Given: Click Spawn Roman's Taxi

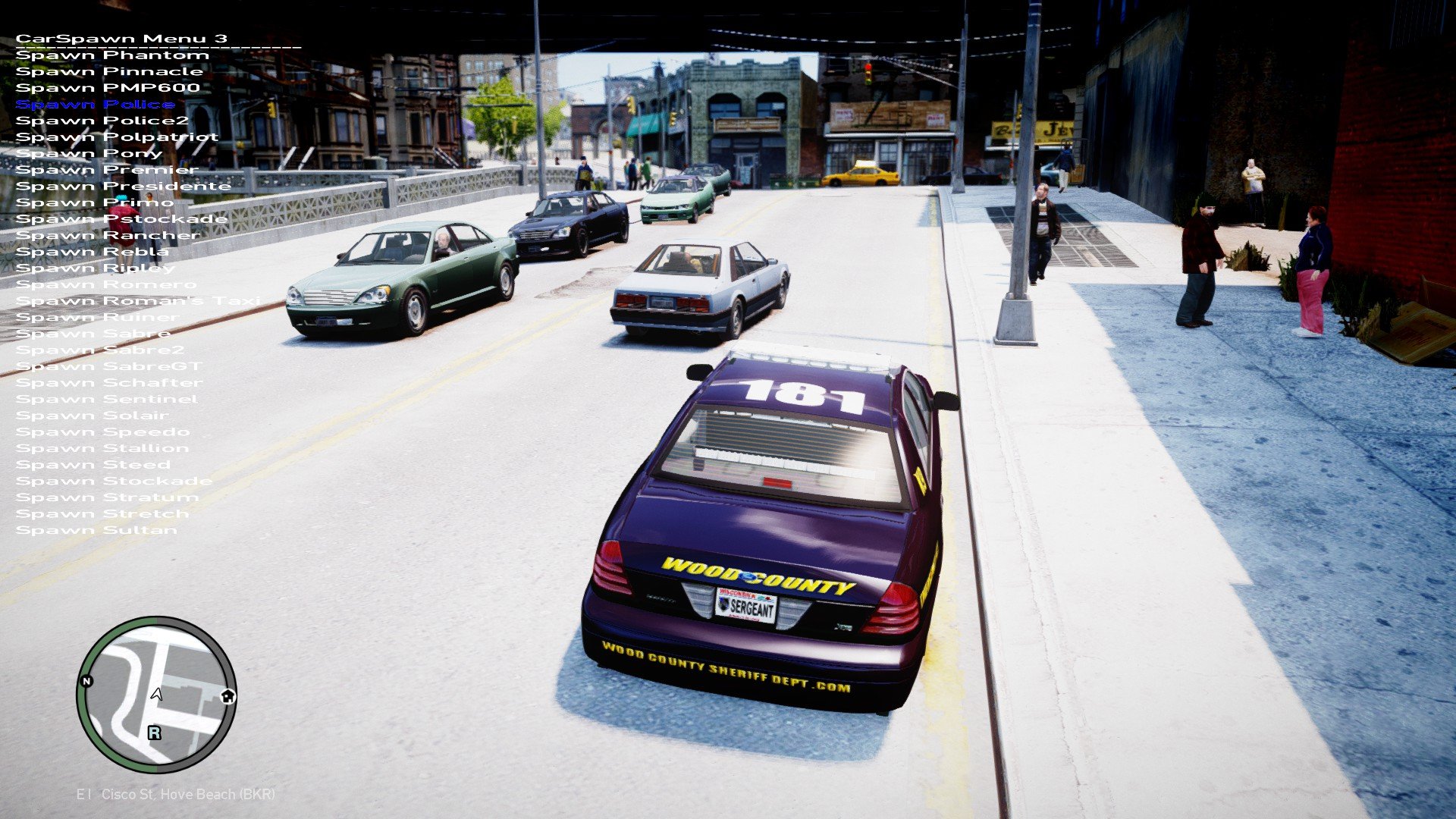Looking at the screenshot, I should click(x=137, y=301).
